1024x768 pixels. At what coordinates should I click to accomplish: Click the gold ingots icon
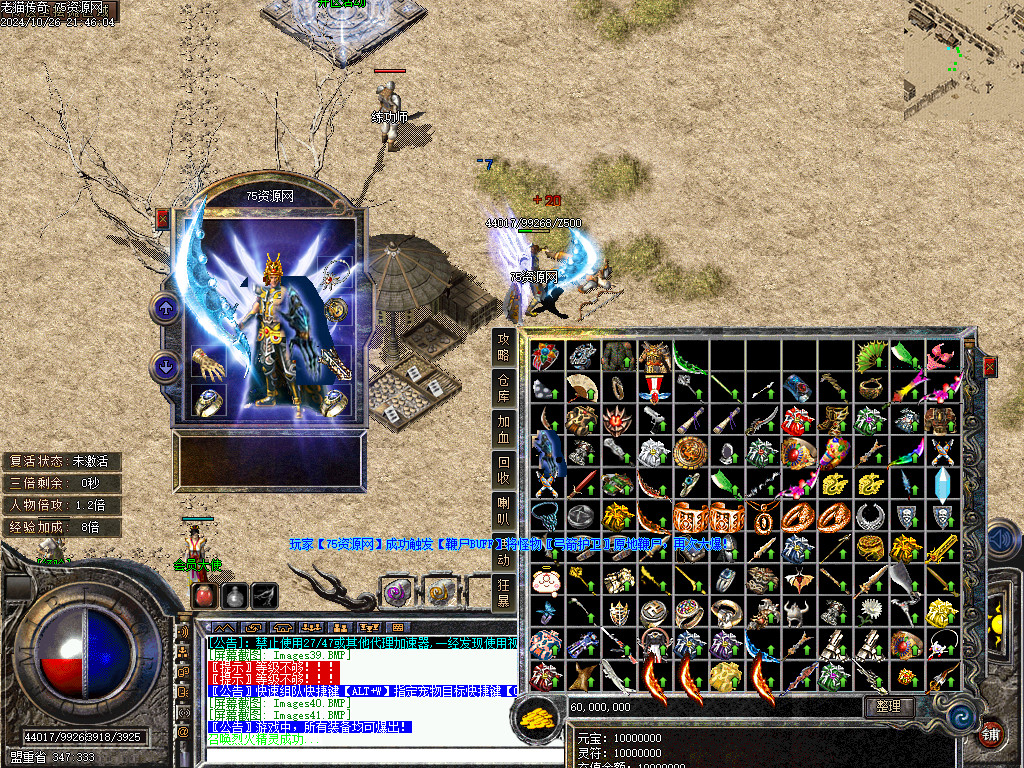coord(538,715)
